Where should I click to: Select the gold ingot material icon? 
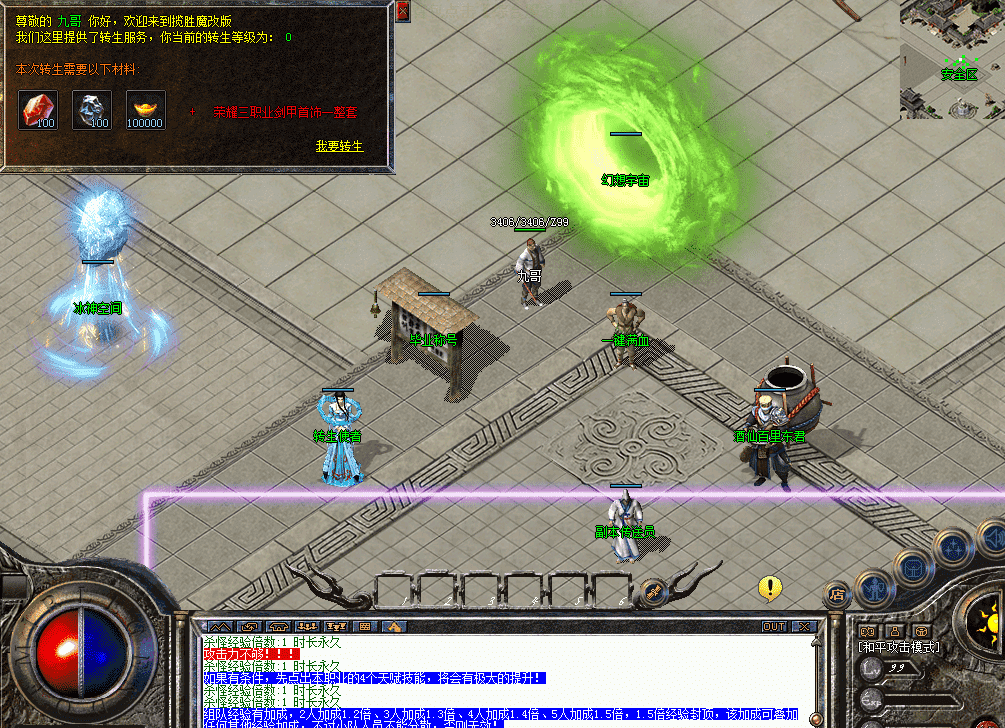[146, 109]
